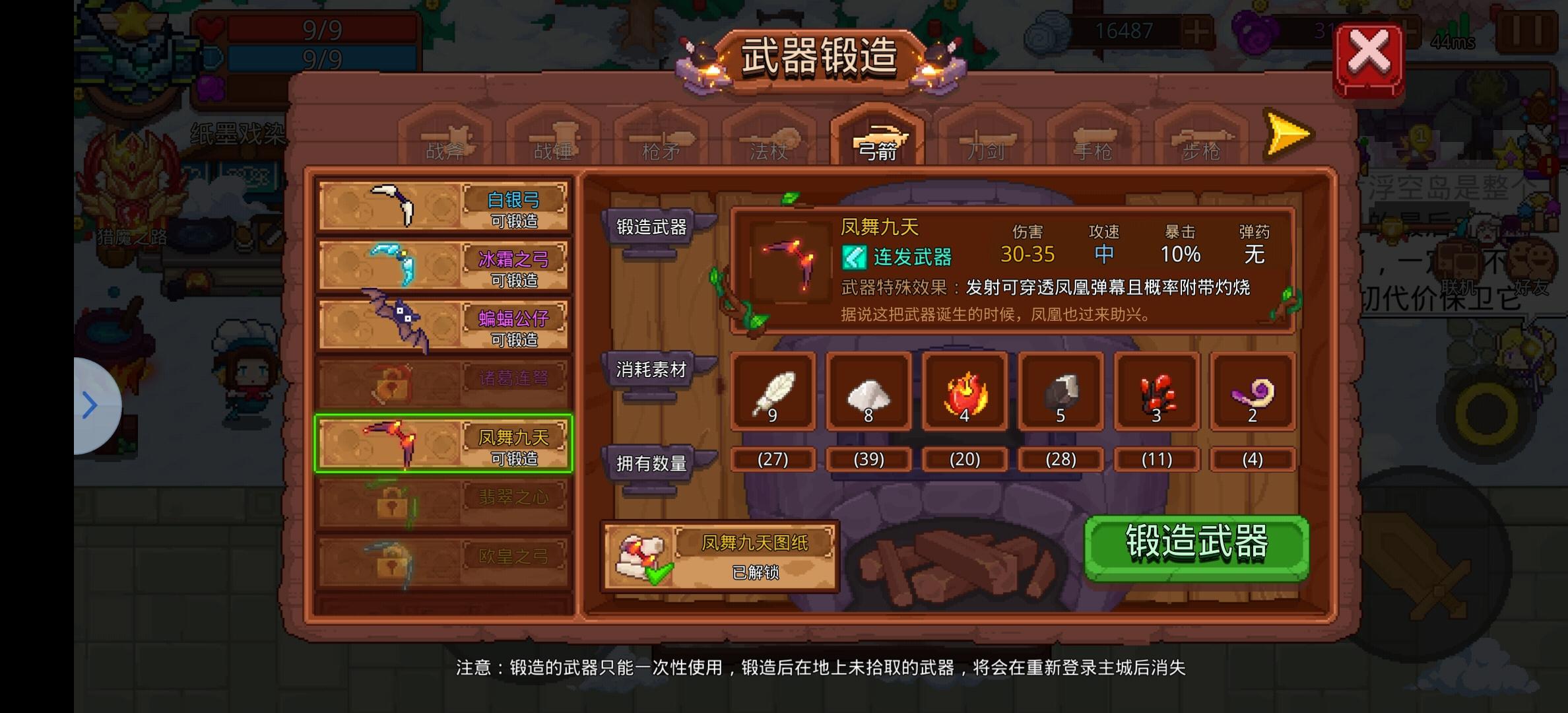Select the 蝙蝠公仔 weapon entry
Image resolution: width=1568 pixels, height=713 pixels.
[x=442, y=322]
